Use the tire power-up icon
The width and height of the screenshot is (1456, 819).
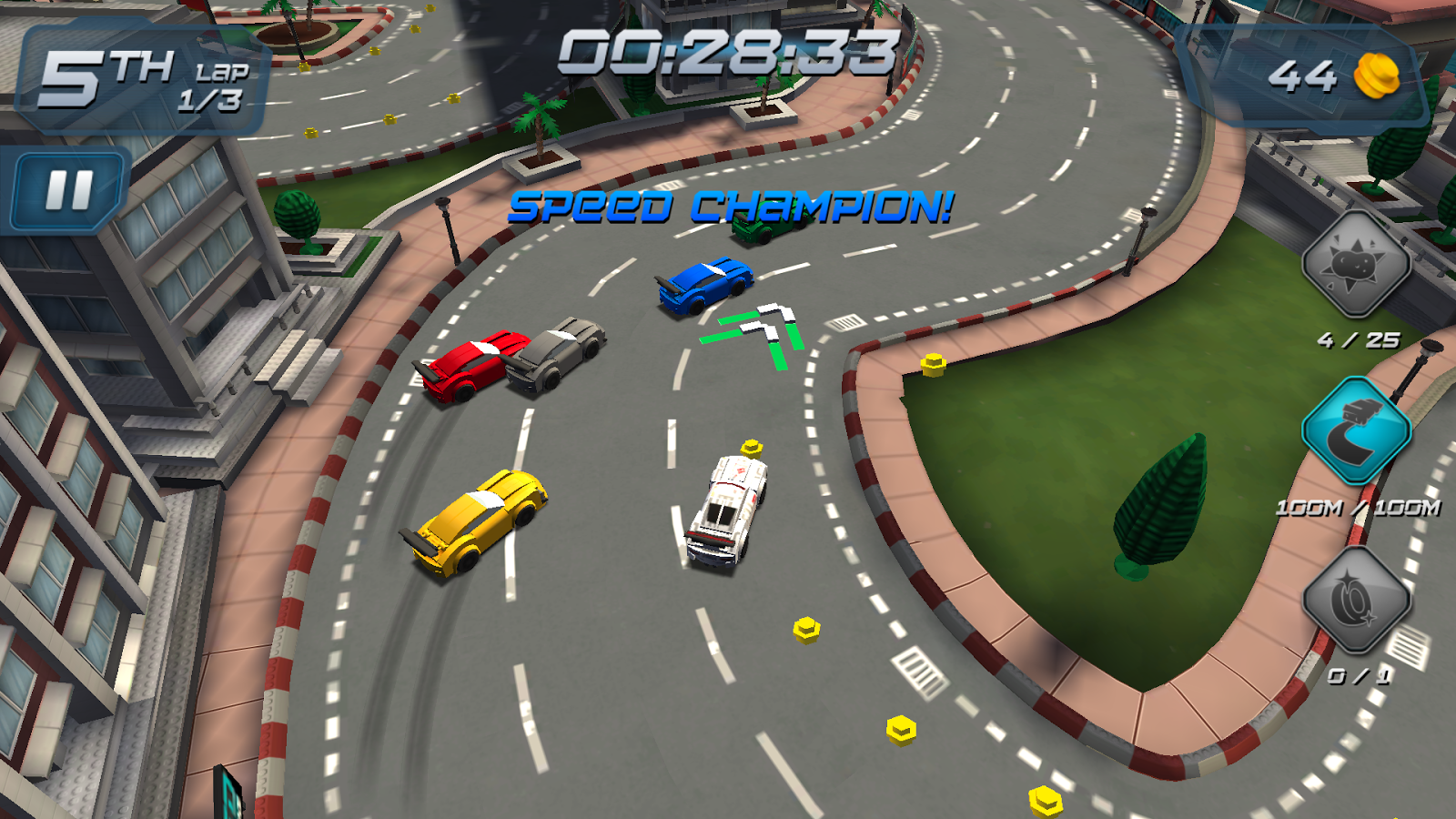click(x=1356, y=600)
